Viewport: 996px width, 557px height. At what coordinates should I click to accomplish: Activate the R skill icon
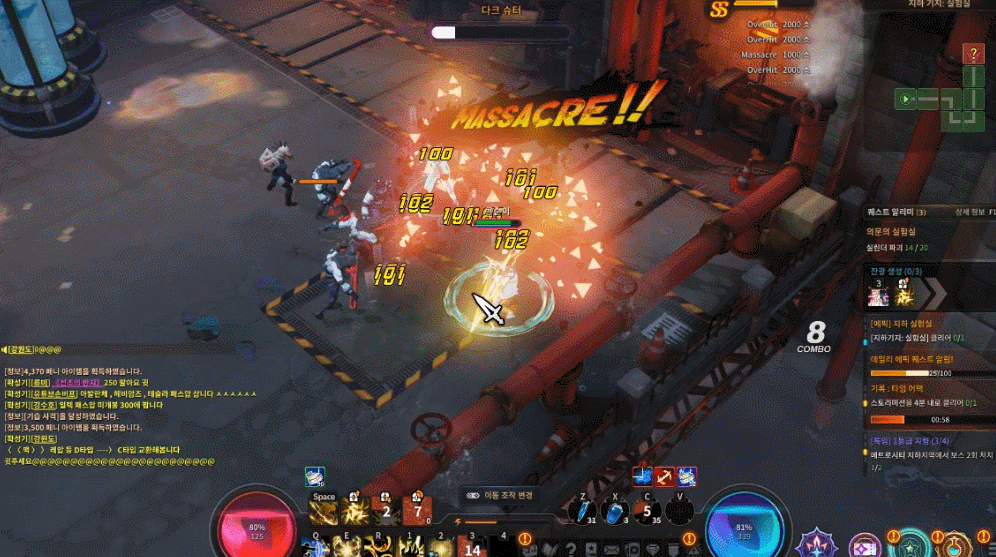click(x=381, y=545)
